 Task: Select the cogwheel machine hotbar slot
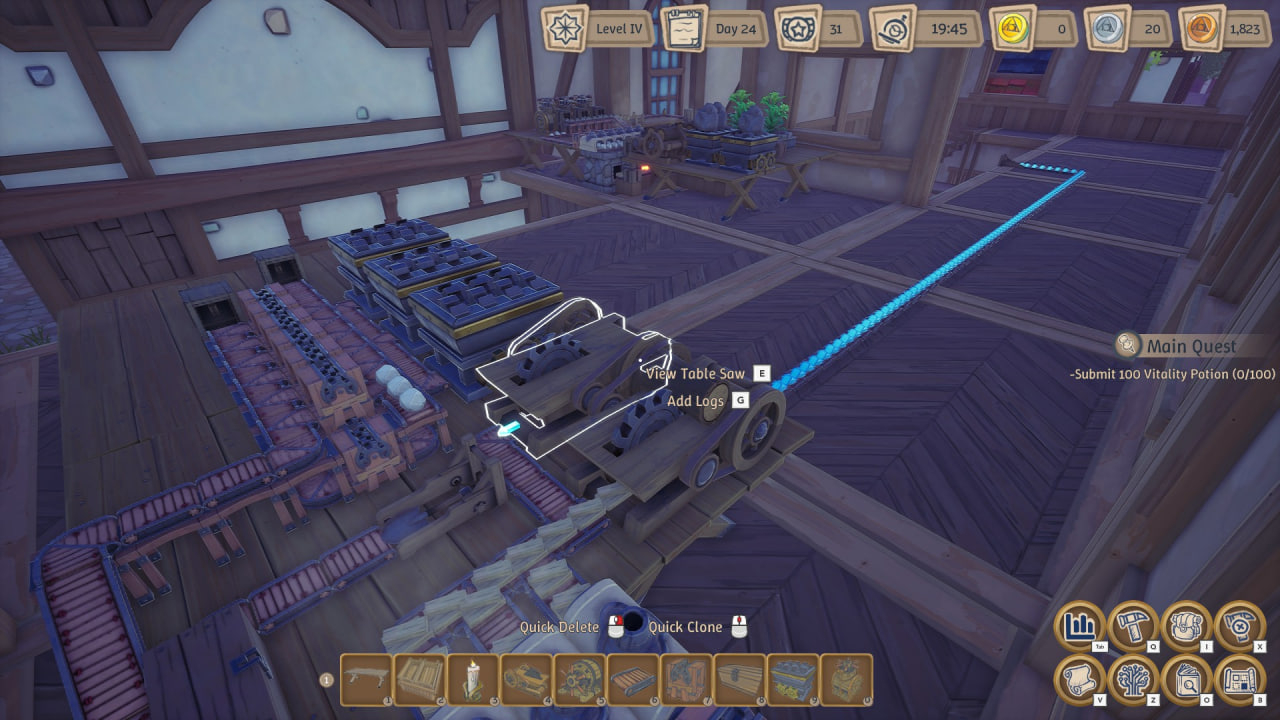pyautogui.click(x=579, y=680)
